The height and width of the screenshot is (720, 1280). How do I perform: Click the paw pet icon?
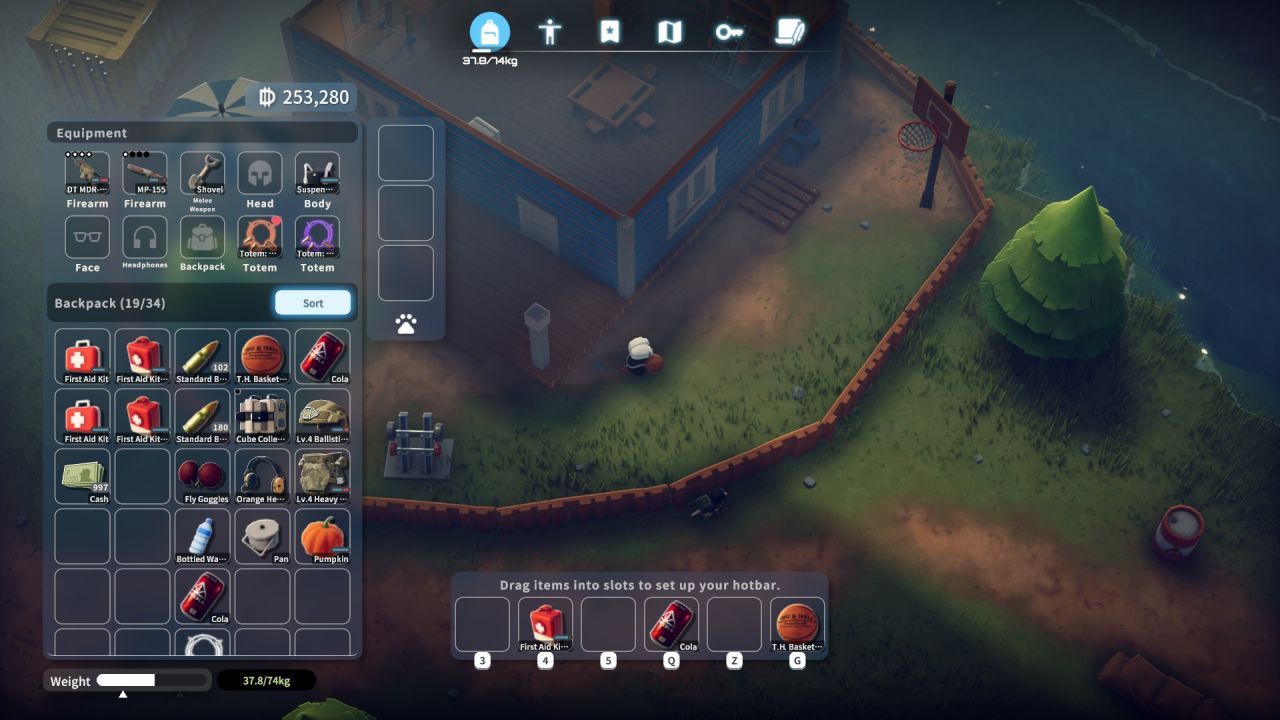point(405,323)
